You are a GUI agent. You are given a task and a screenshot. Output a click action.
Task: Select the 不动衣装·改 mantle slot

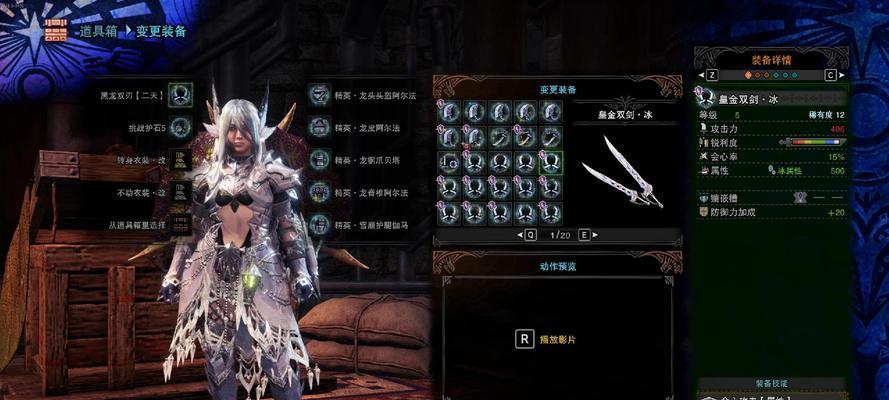180,191
